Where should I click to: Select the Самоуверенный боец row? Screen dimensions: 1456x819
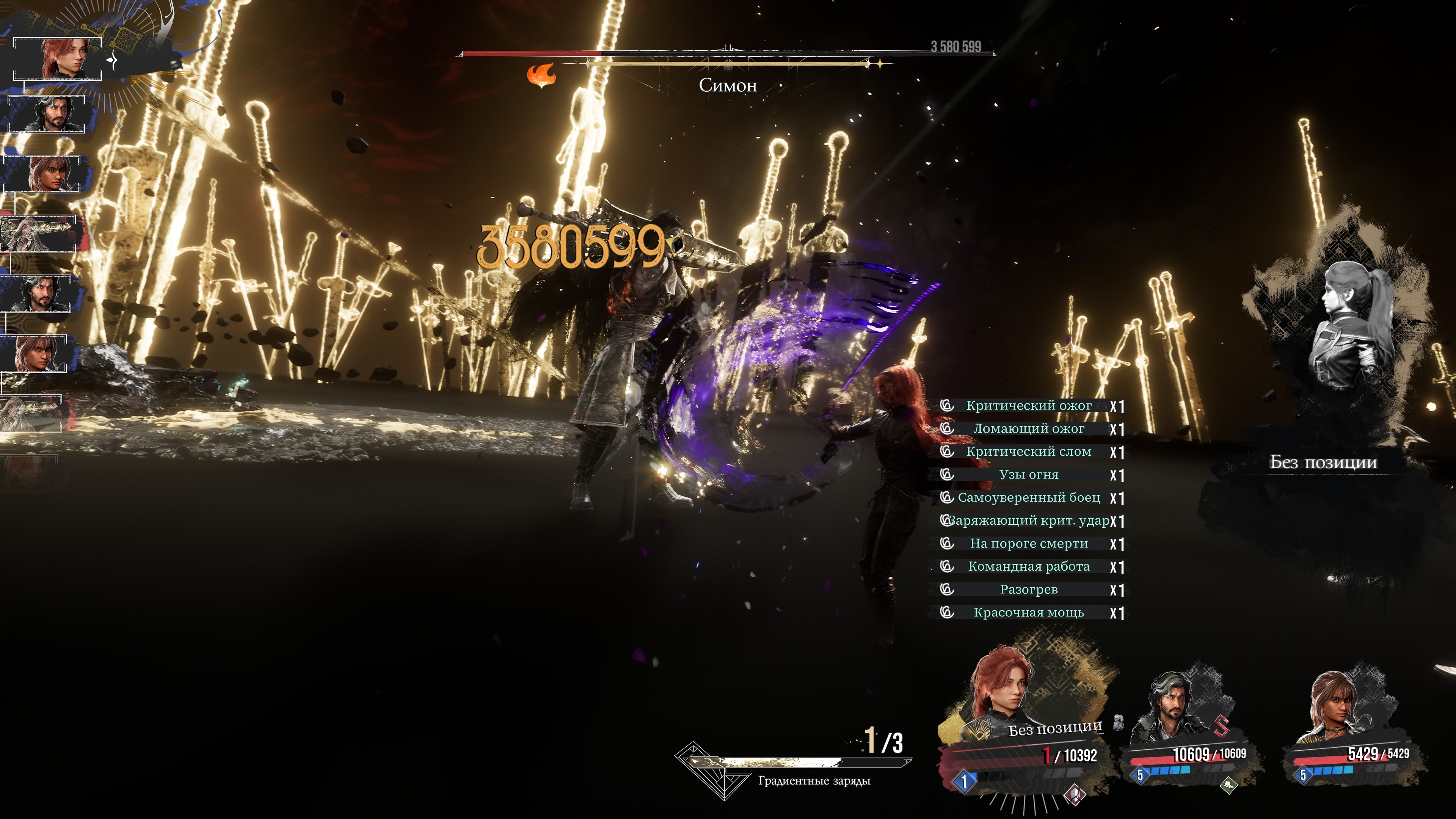pyautogui.click(x=1028, y=498)
